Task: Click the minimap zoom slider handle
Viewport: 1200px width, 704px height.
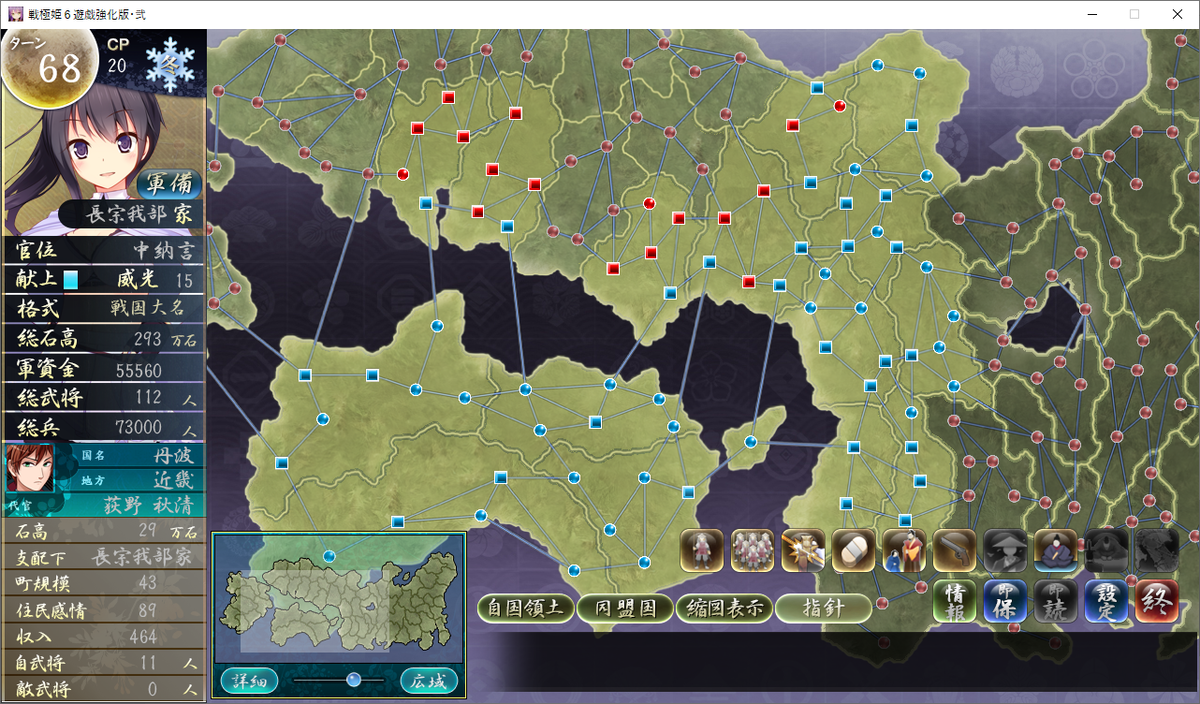Action: point(353,680)
